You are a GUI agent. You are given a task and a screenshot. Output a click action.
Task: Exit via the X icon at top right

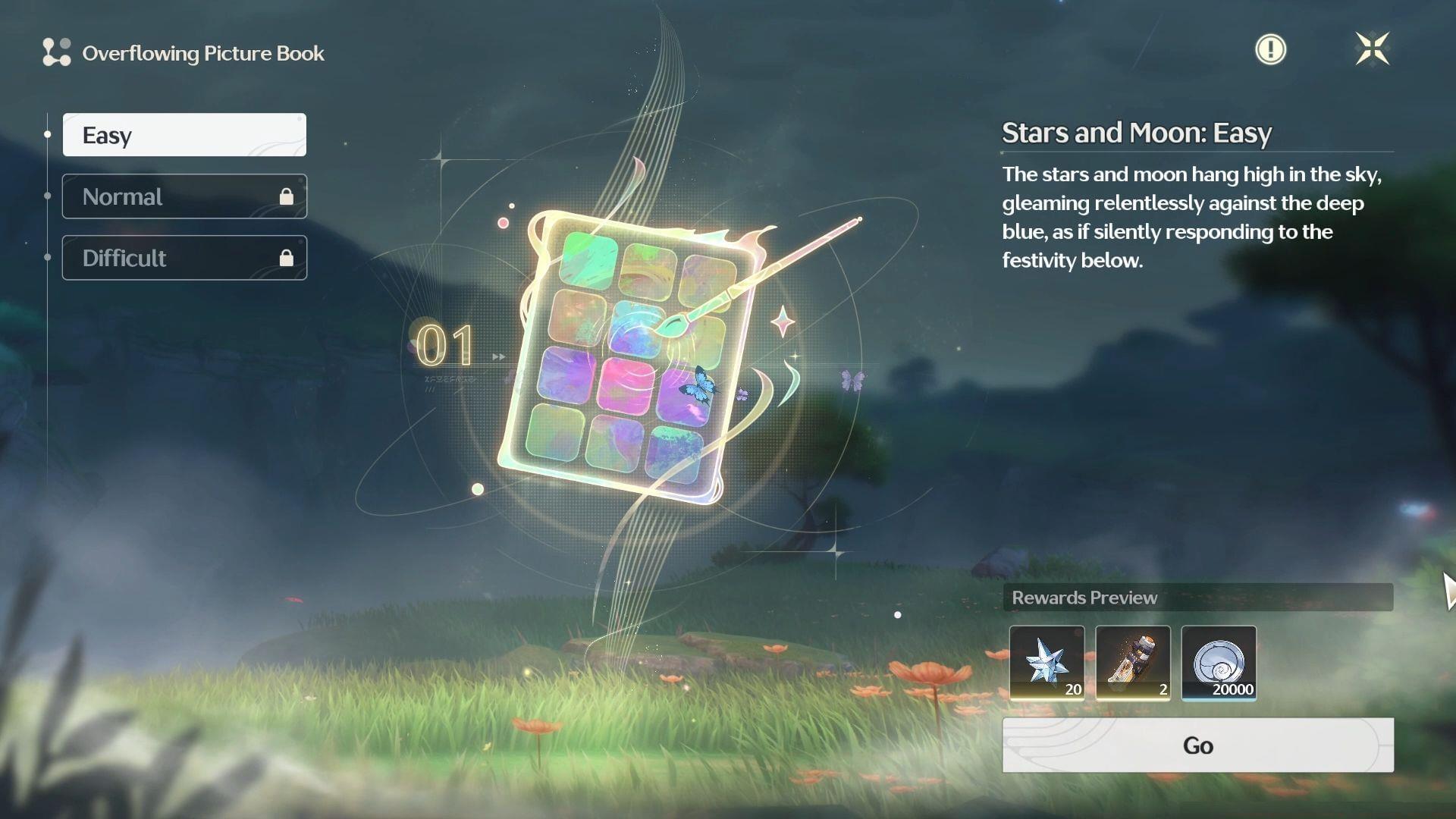pos(1374,49)
